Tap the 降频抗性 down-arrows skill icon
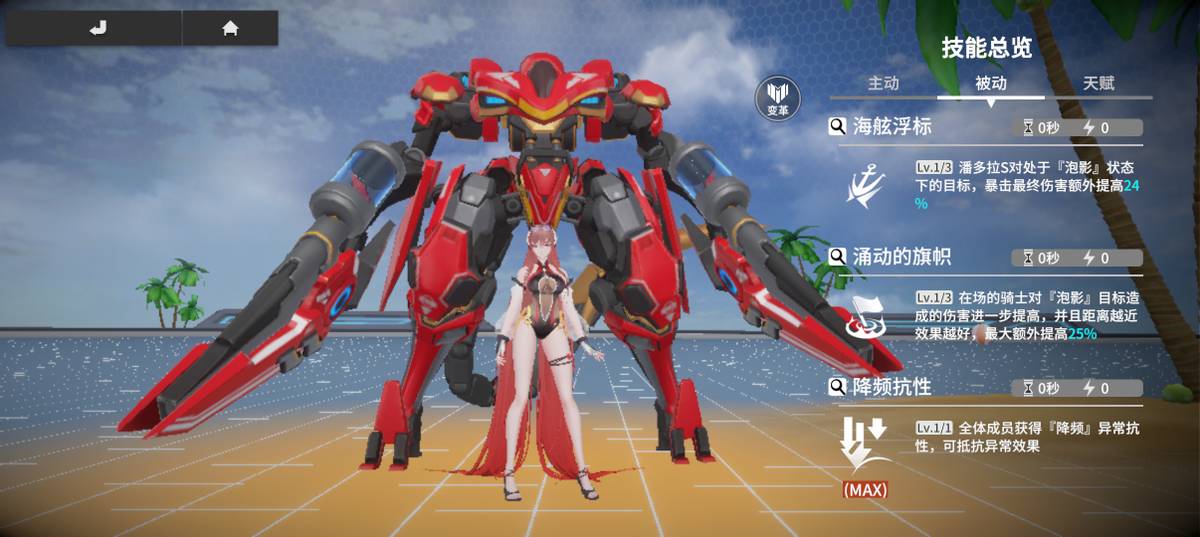 [864, 445]
